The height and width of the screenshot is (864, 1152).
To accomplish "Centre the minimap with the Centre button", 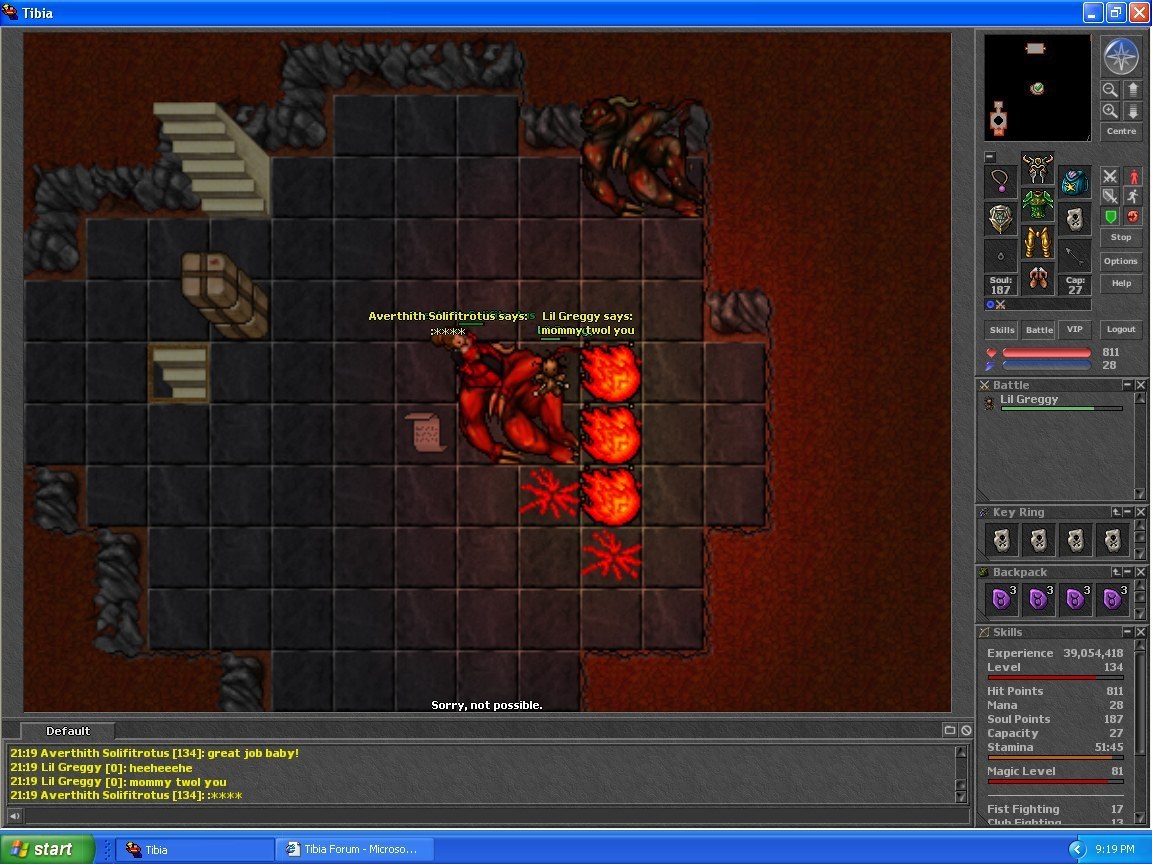I will point(1120,131).
